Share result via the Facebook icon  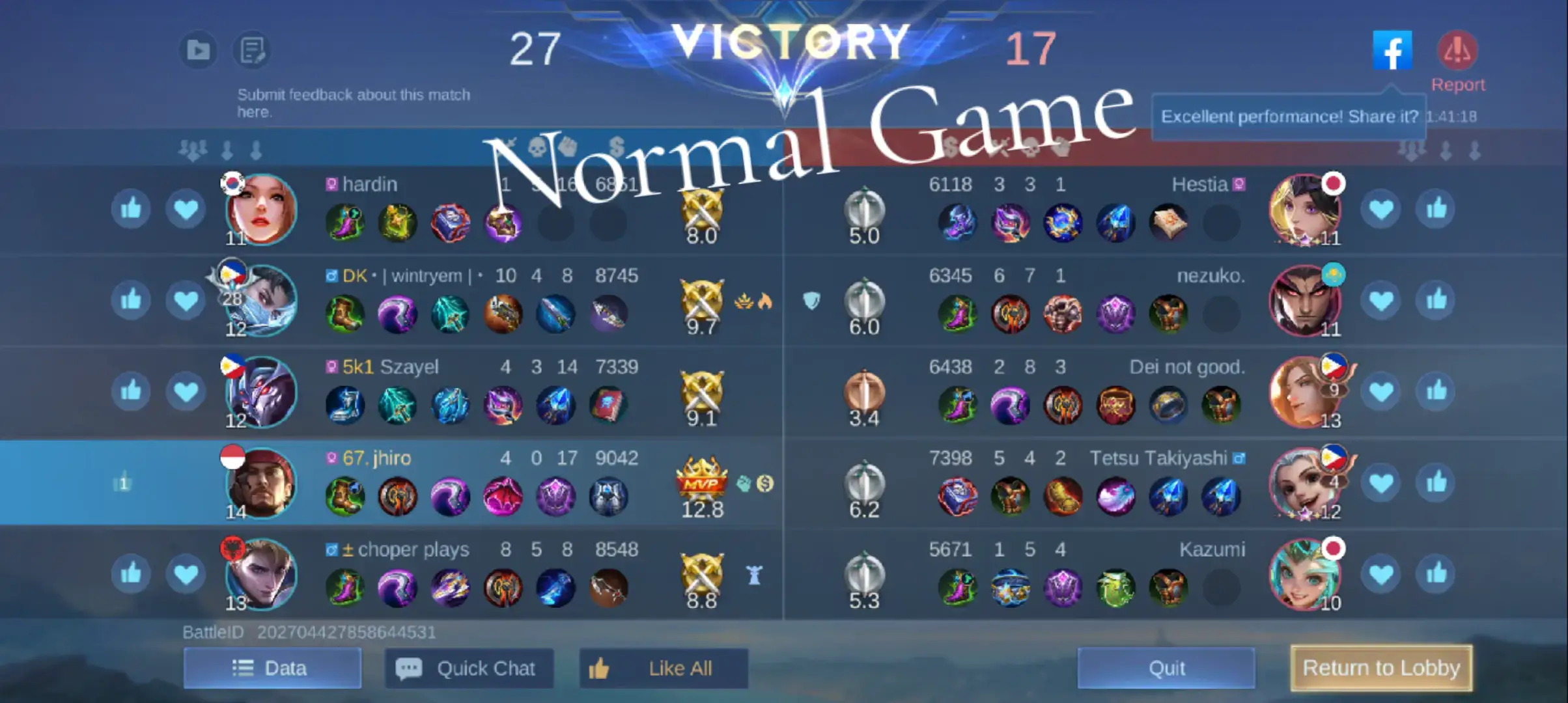[x=1393, y=49]
